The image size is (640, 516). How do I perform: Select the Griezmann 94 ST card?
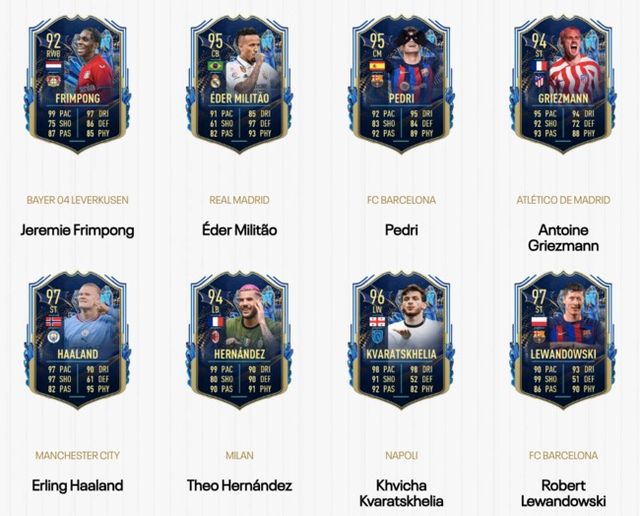pos(560,87)
